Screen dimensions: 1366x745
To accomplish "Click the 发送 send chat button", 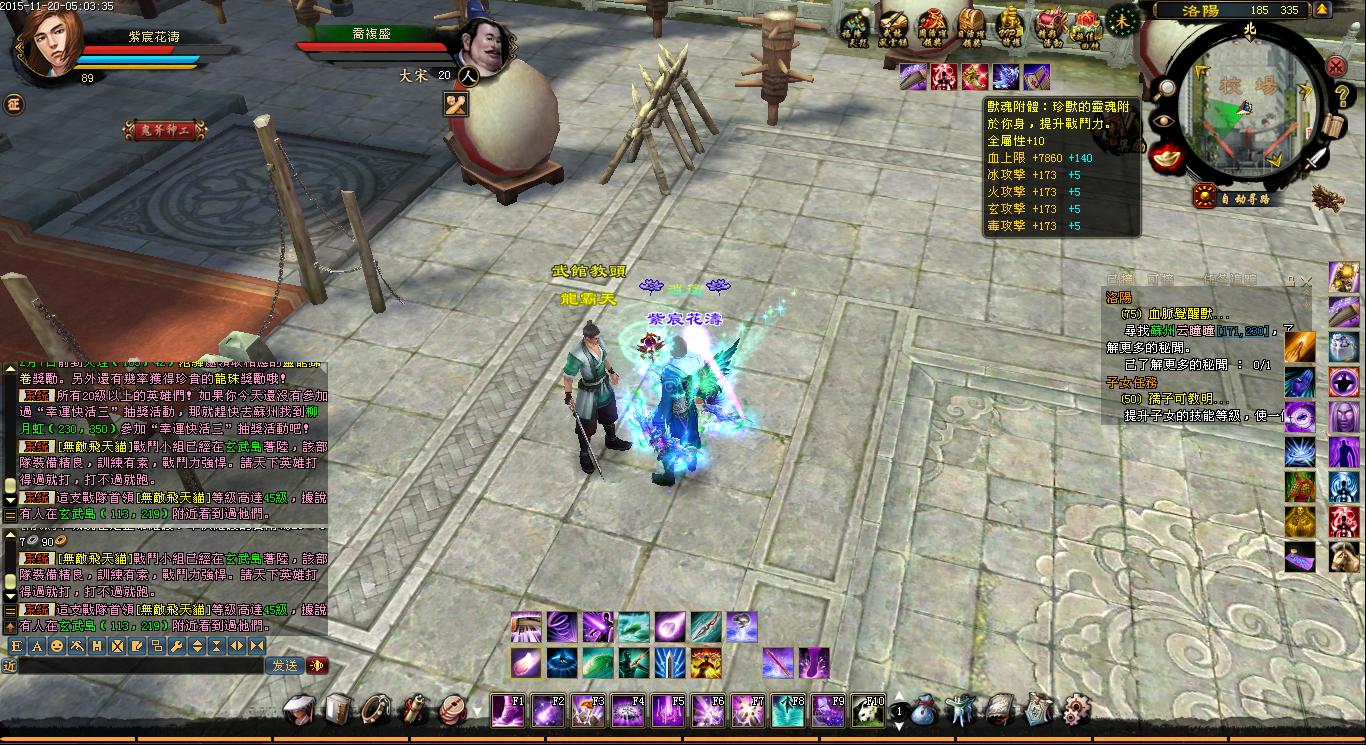I will tap(283, 665).
